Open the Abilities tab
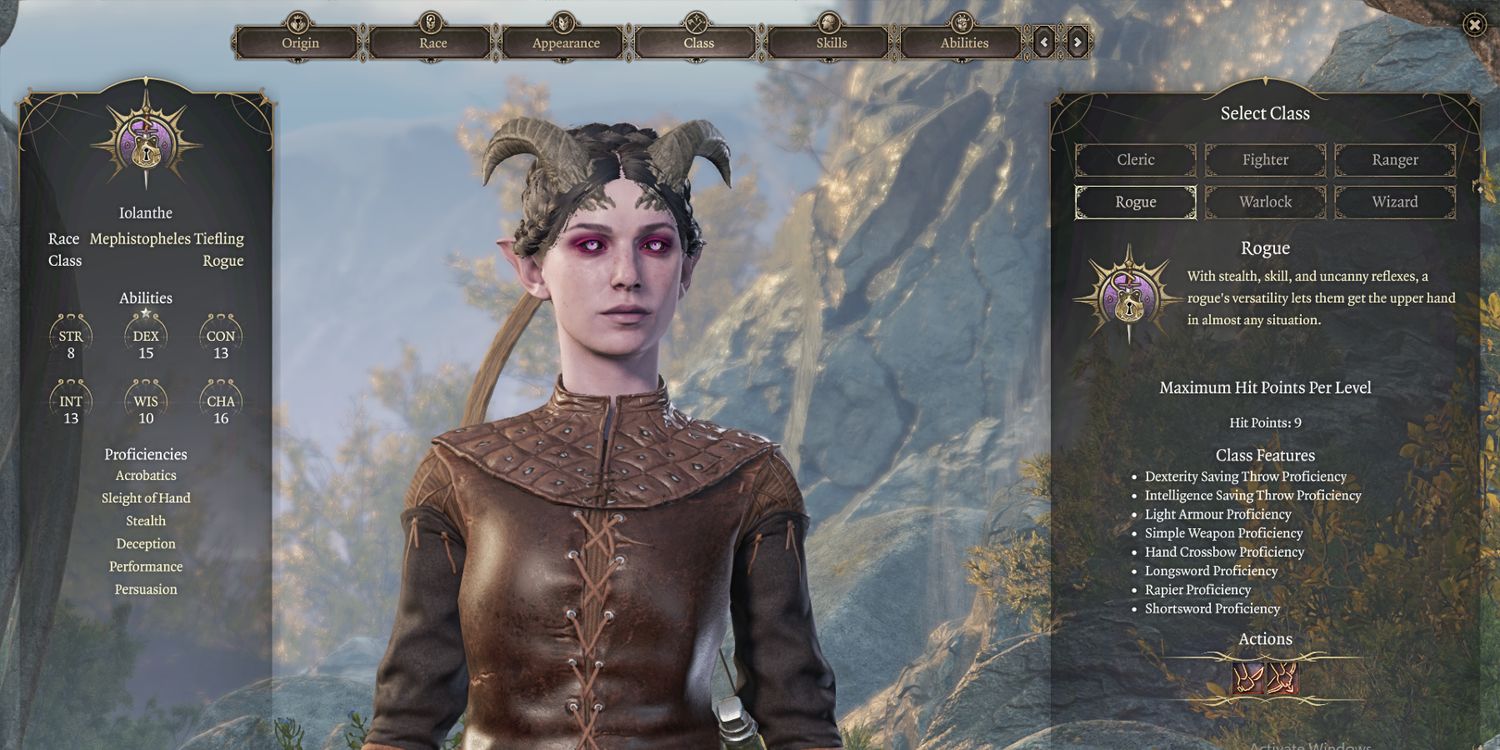 pyautogui.click(x=964, y=43)
